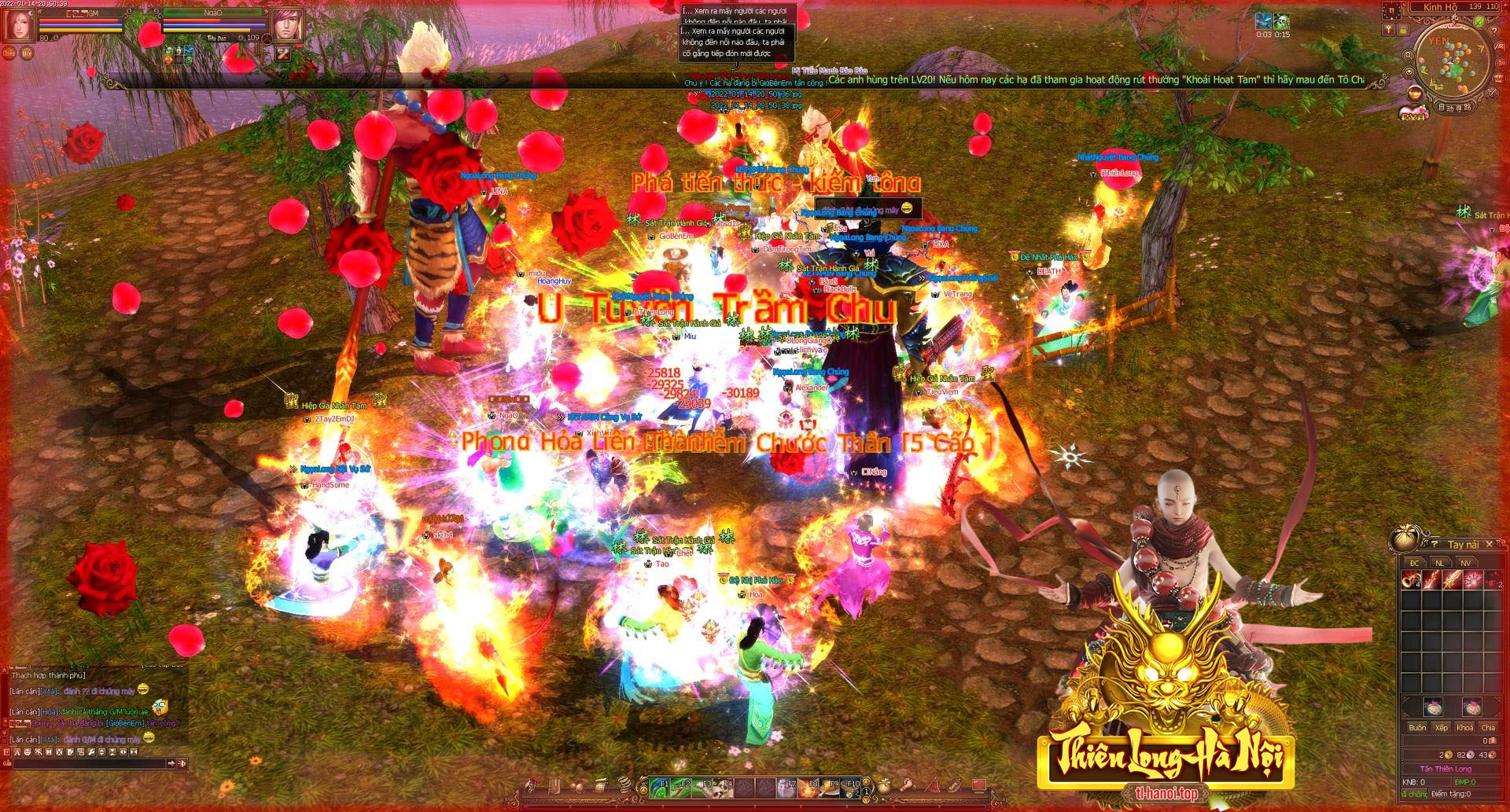Viewport: 1510px width, 812px height.
Task: Click the Khoá lock button
Action: [x=1464, y=727]
